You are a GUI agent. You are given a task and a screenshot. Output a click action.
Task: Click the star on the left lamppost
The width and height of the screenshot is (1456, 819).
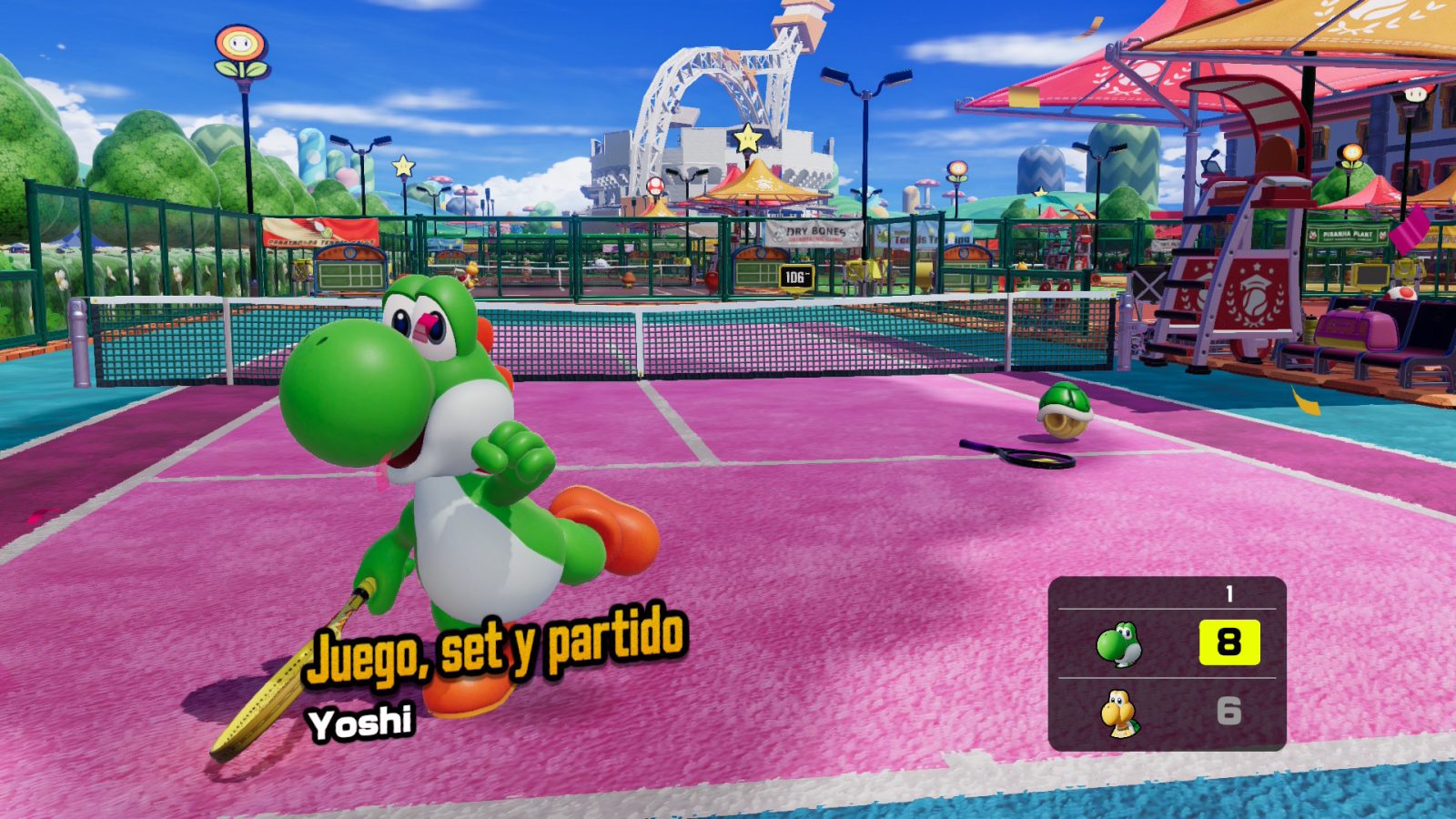pos(402,167)
